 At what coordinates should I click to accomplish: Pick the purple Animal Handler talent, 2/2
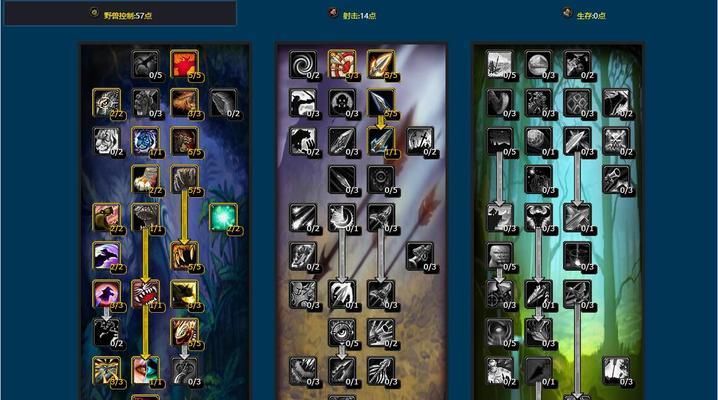[106, 255]
